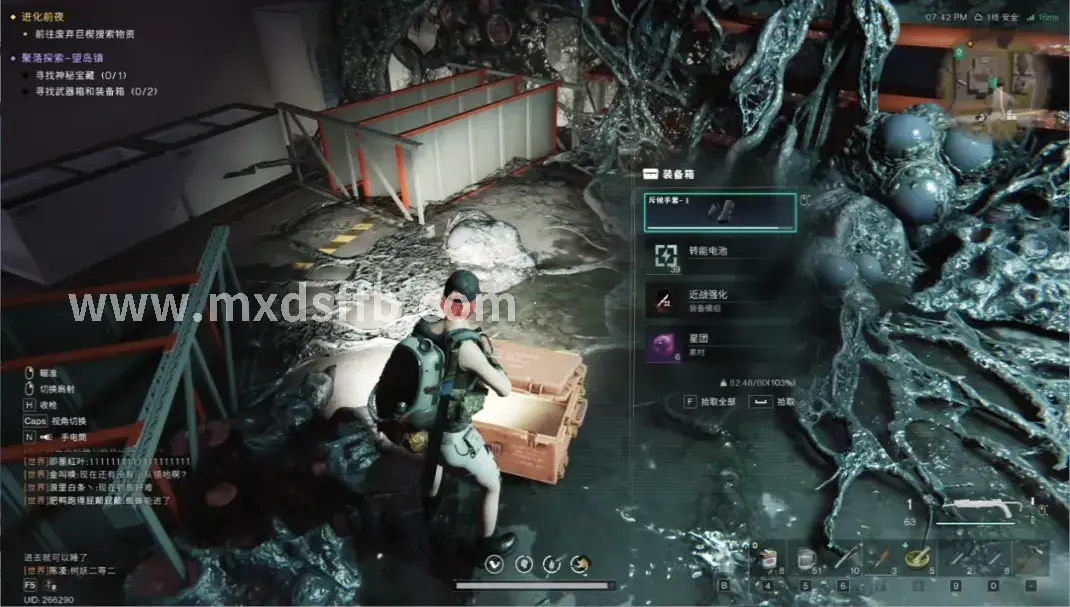This screenshot has width=1070, height=607.
Task: Select the glass jar hotbar item
Action: [807, 558]
